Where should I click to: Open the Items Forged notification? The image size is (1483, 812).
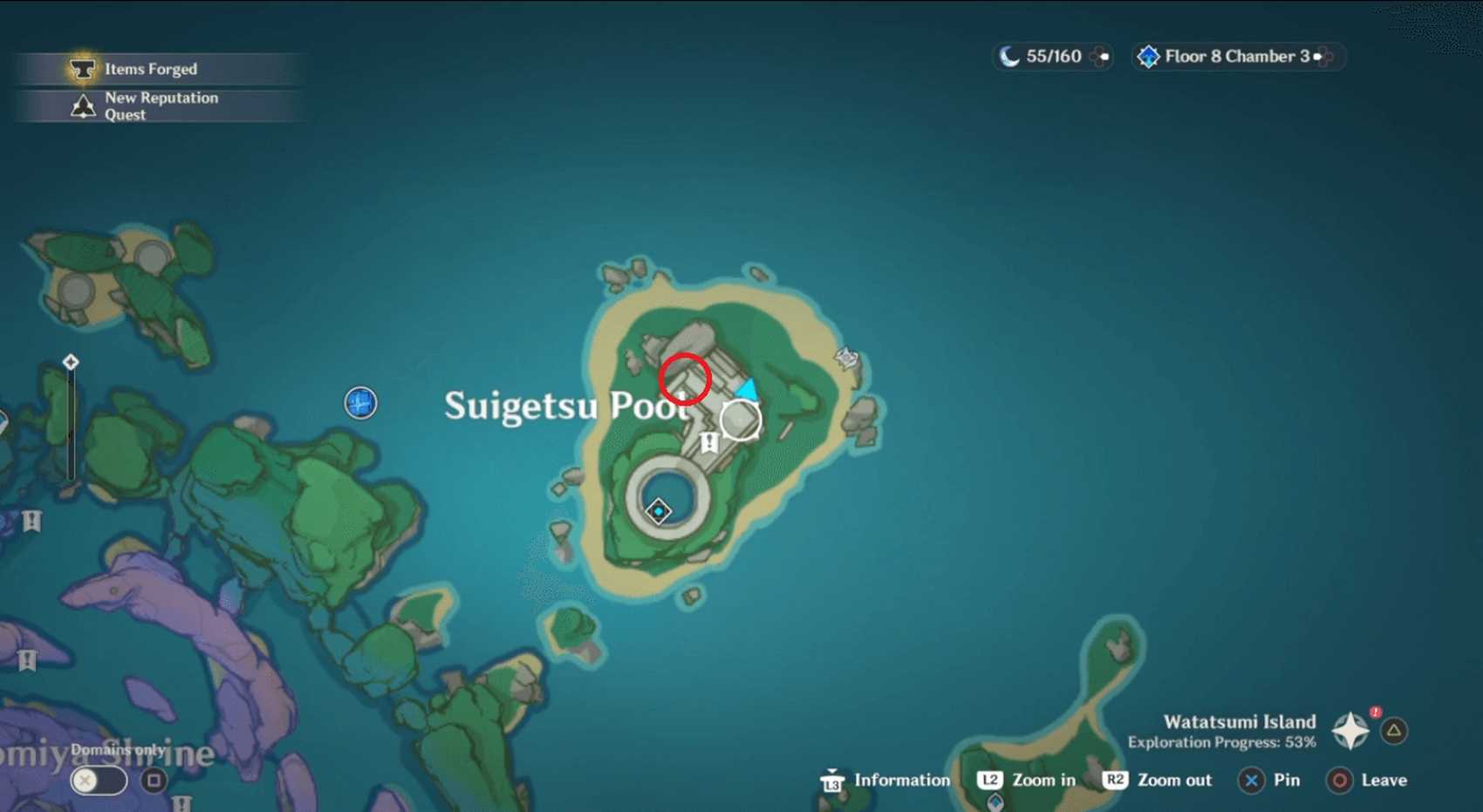[150, 69]
